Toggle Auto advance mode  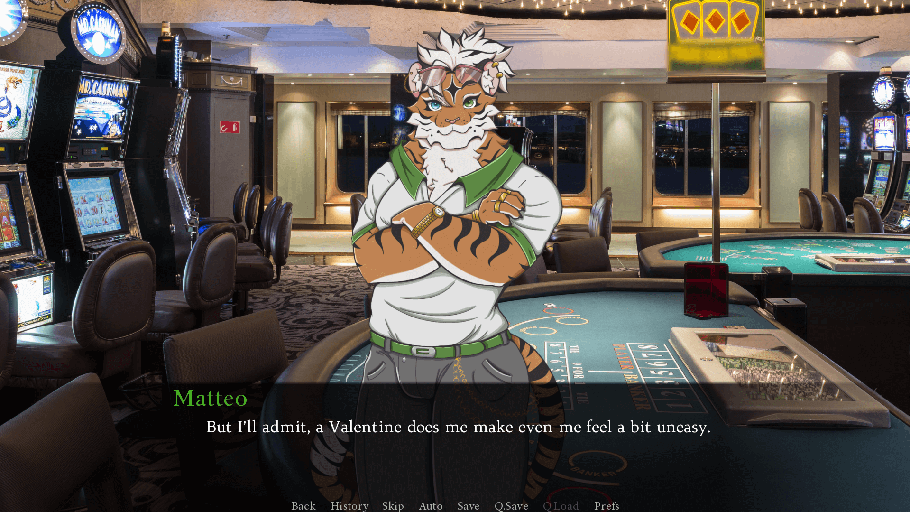pos(430,506)
